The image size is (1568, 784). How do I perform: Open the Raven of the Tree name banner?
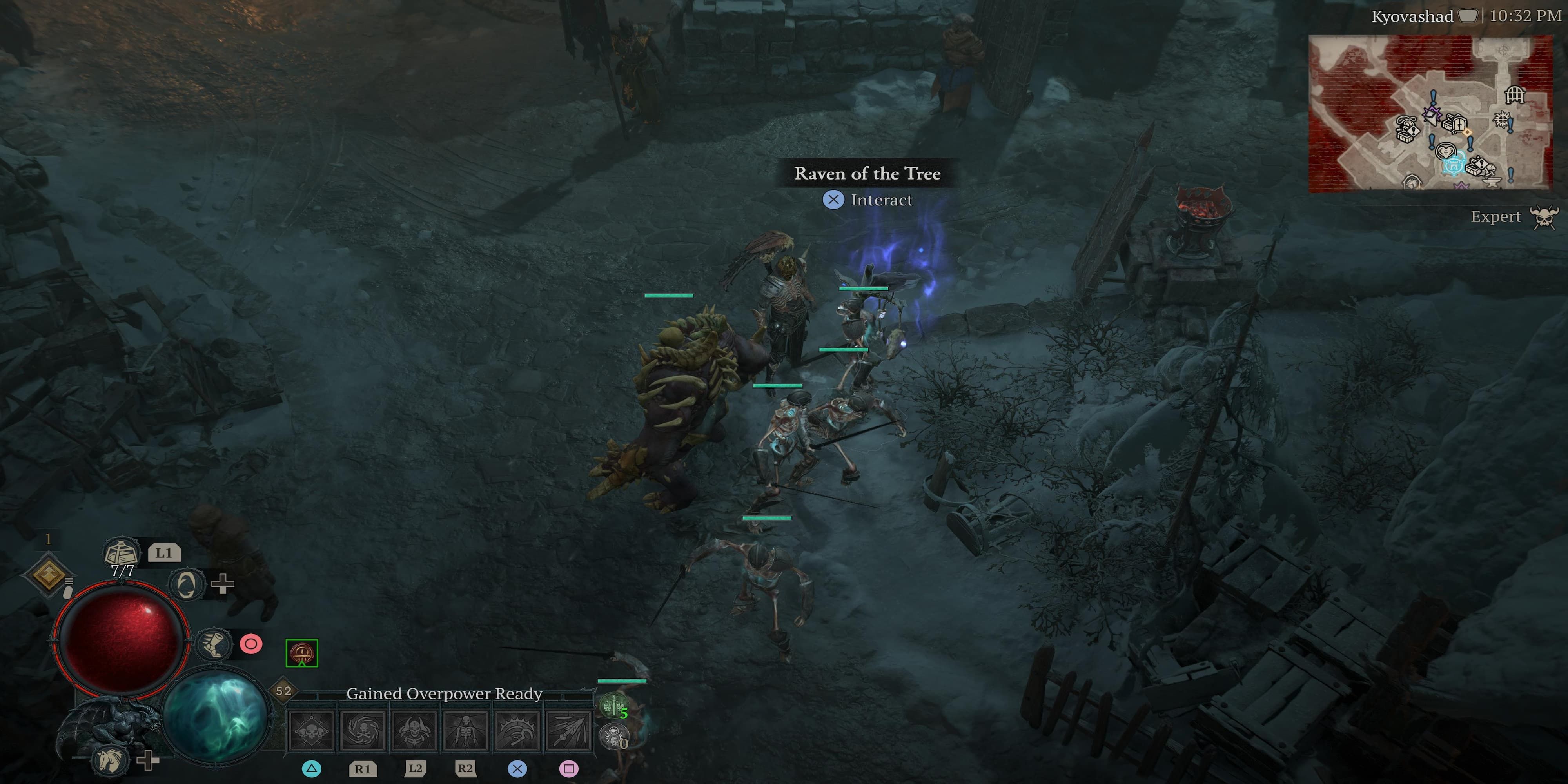click(867, 174)
